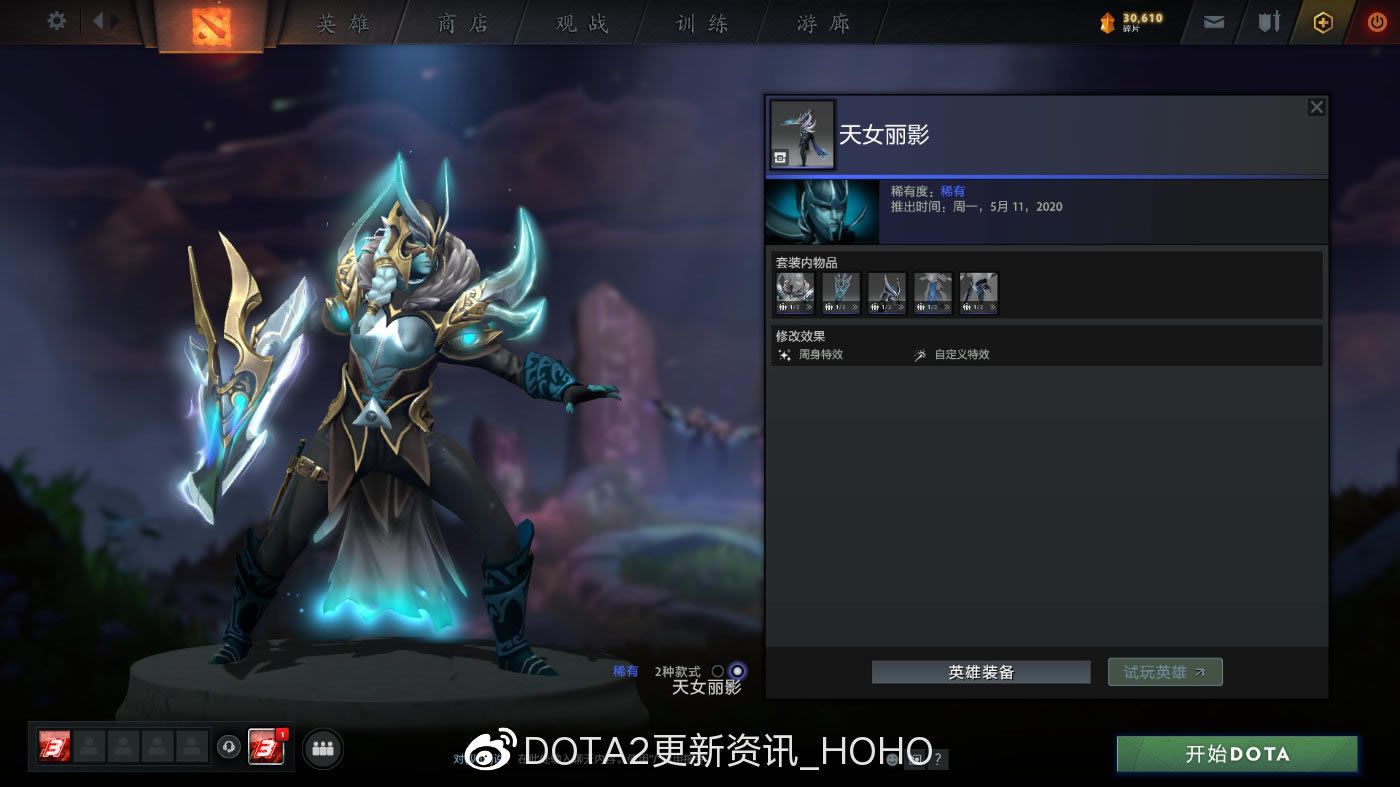
Task: Click the 英雄装备 hero loadout button
Action: click(980, 671)
